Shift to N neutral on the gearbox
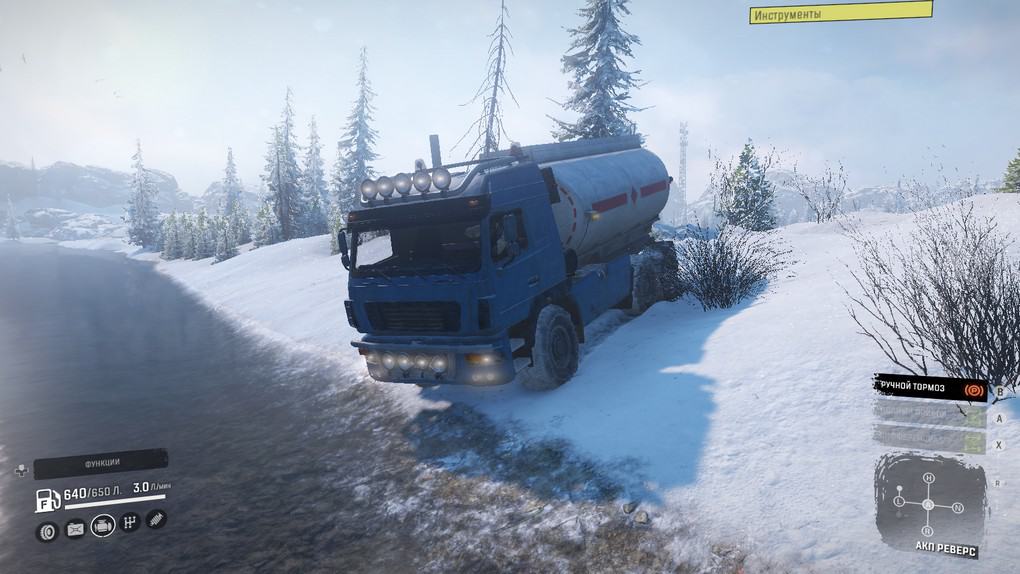This screenshot has width=1020, height=574. (957, 508)
